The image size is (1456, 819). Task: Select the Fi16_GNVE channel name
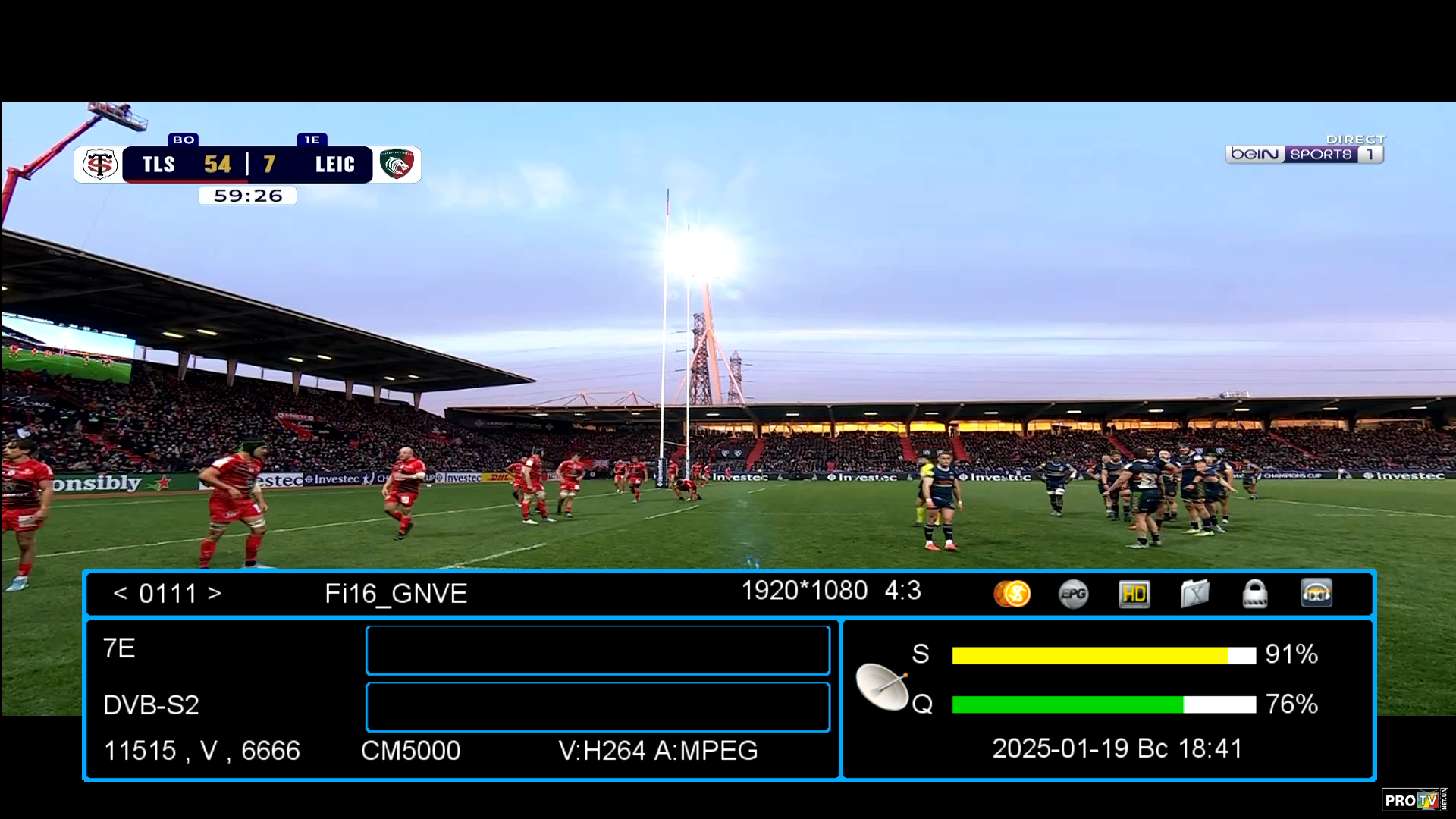coord(396,594)
